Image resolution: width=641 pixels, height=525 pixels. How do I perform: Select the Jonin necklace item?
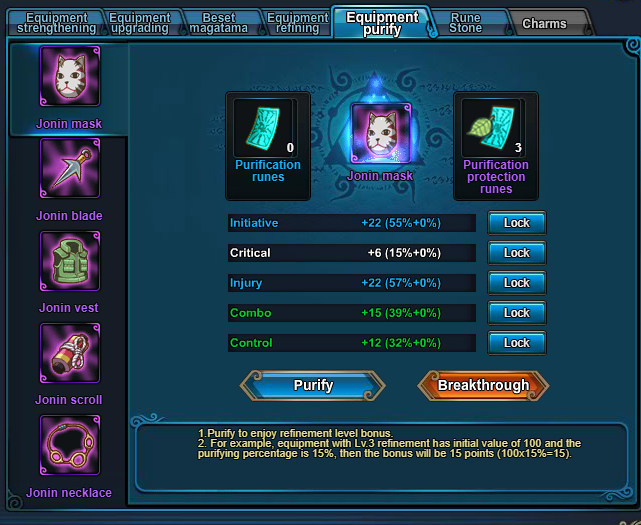70,446
